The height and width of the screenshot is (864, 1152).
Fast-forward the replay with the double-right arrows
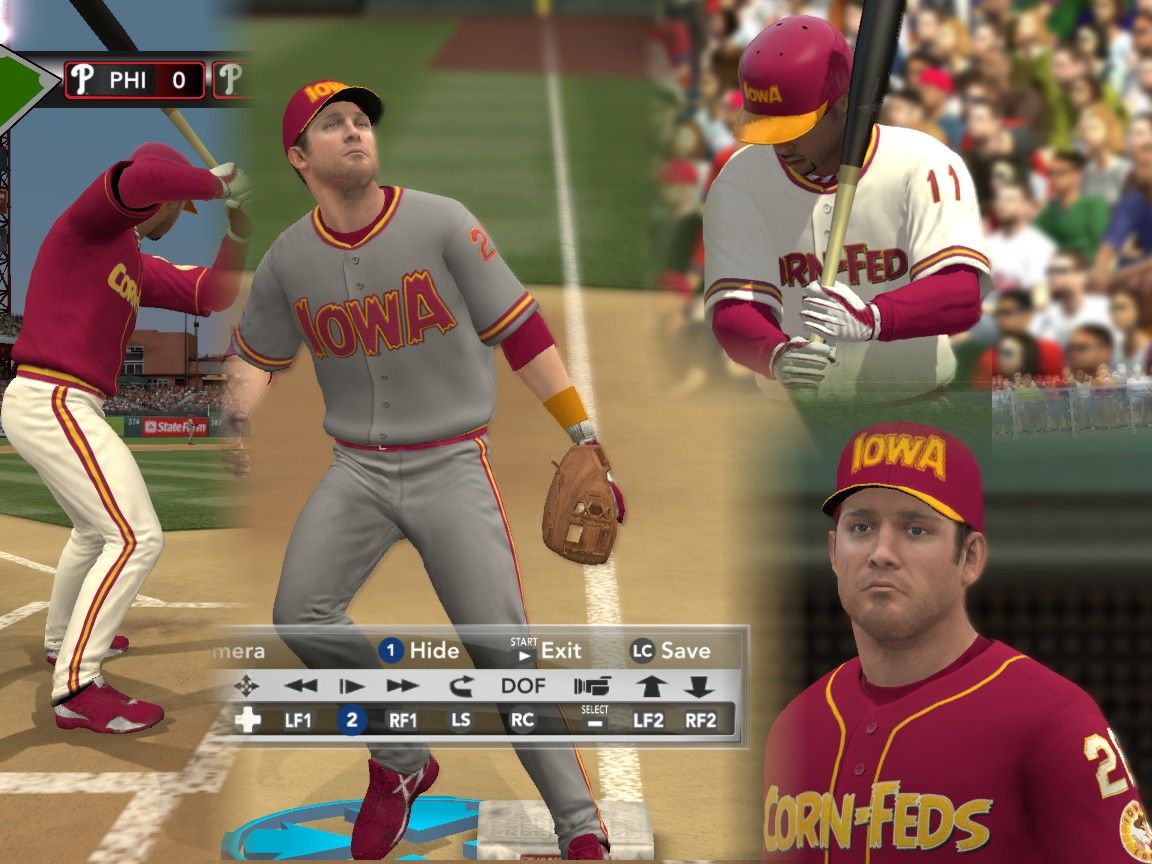click(x=402, y=686)
